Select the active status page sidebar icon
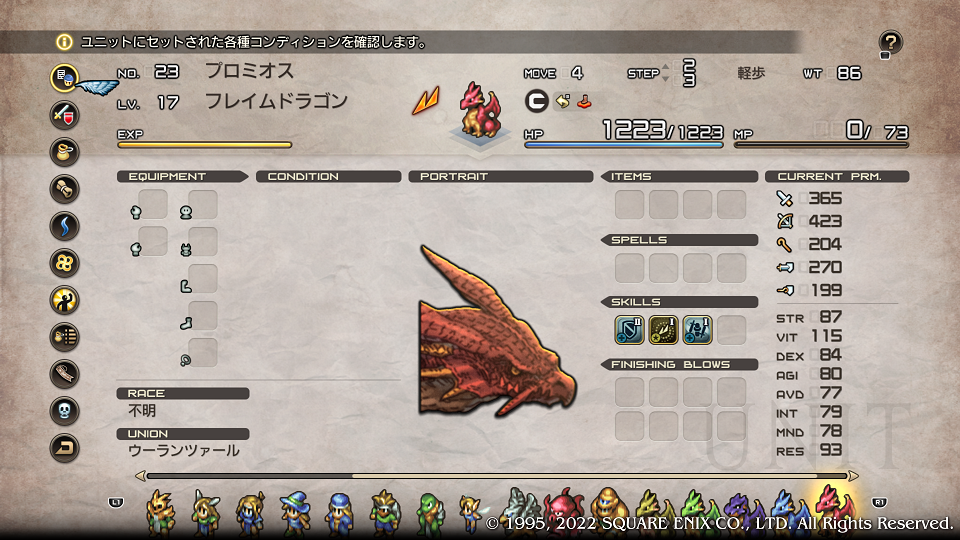The width and height of the screenshot is (960, 540). pyautogui.click(x=65, y=77)
